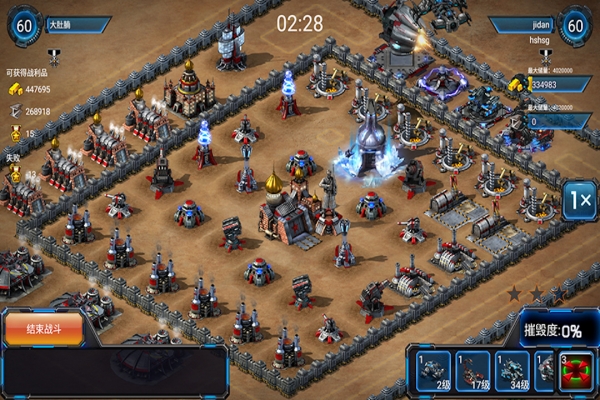Tap the 结束战斗 end battle button
Image resolution: width=600 pixels, height=400 pixels.
click(42, 329)
